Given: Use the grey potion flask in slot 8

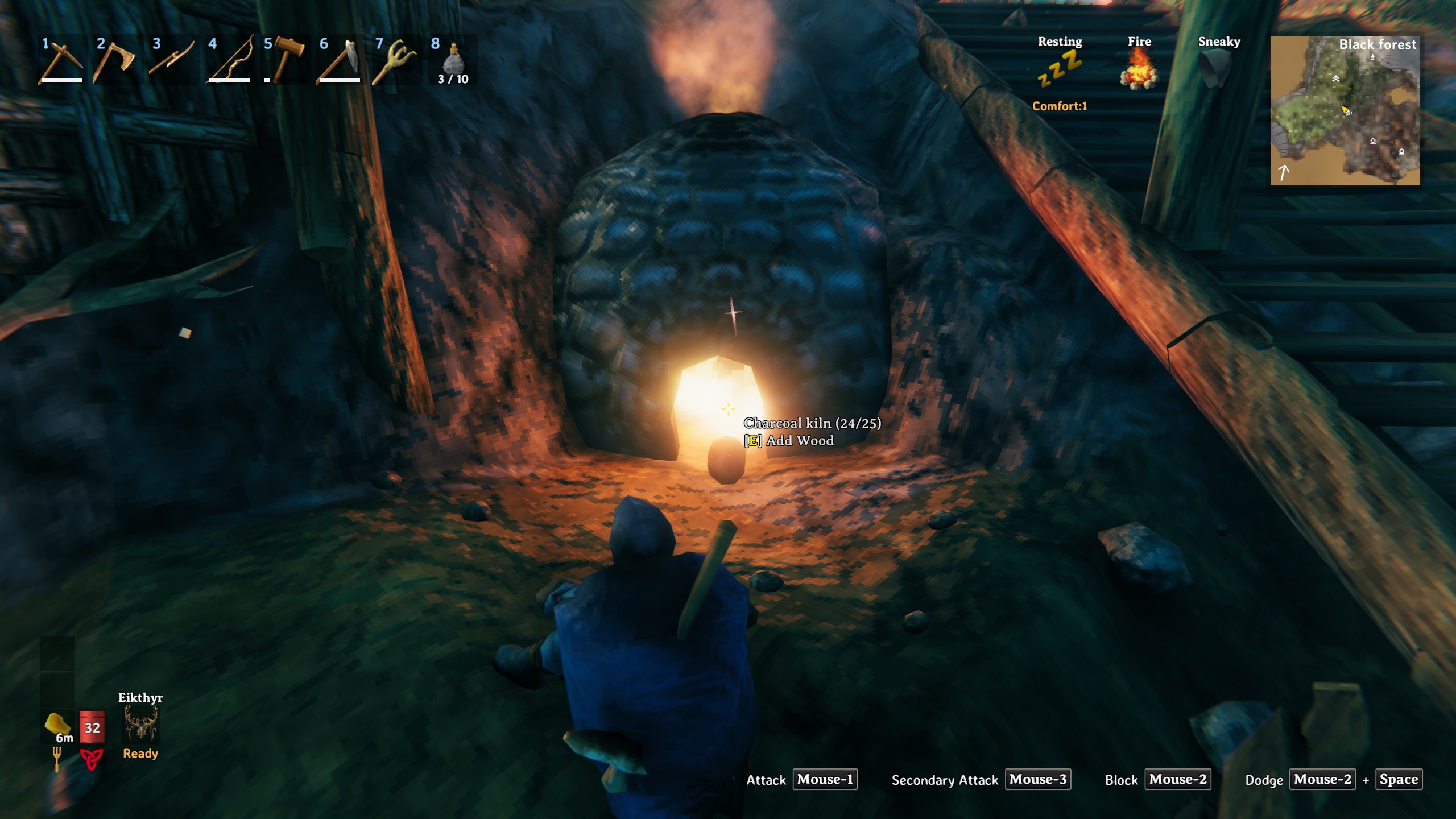Looking at the screenshot, I should 453,59.
